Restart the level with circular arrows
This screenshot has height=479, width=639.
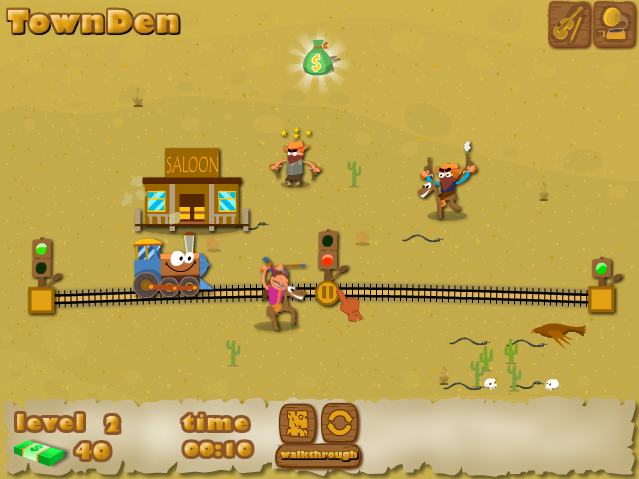(340, 423)
